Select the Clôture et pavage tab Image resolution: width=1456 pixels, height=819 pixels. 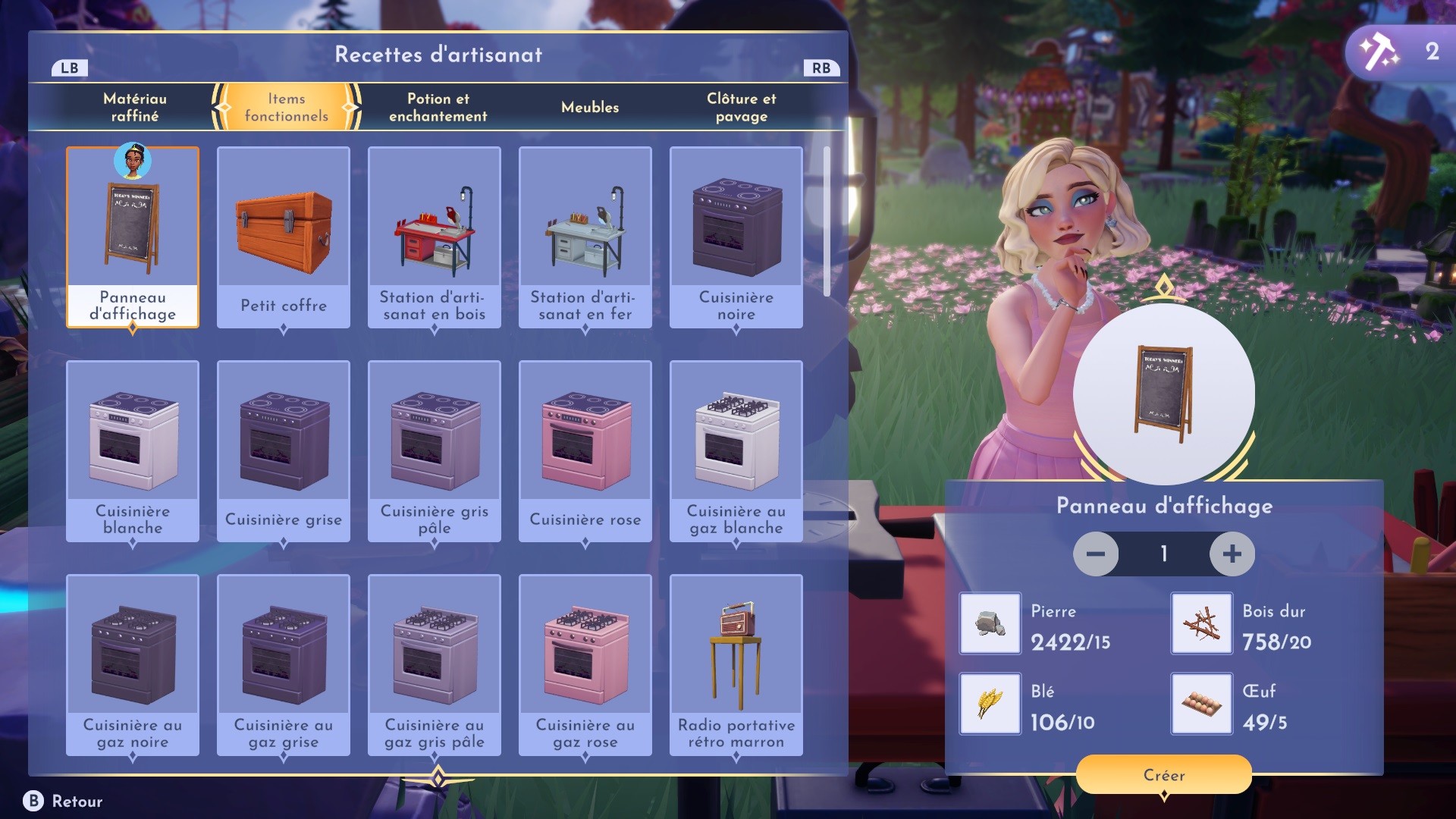741,107
